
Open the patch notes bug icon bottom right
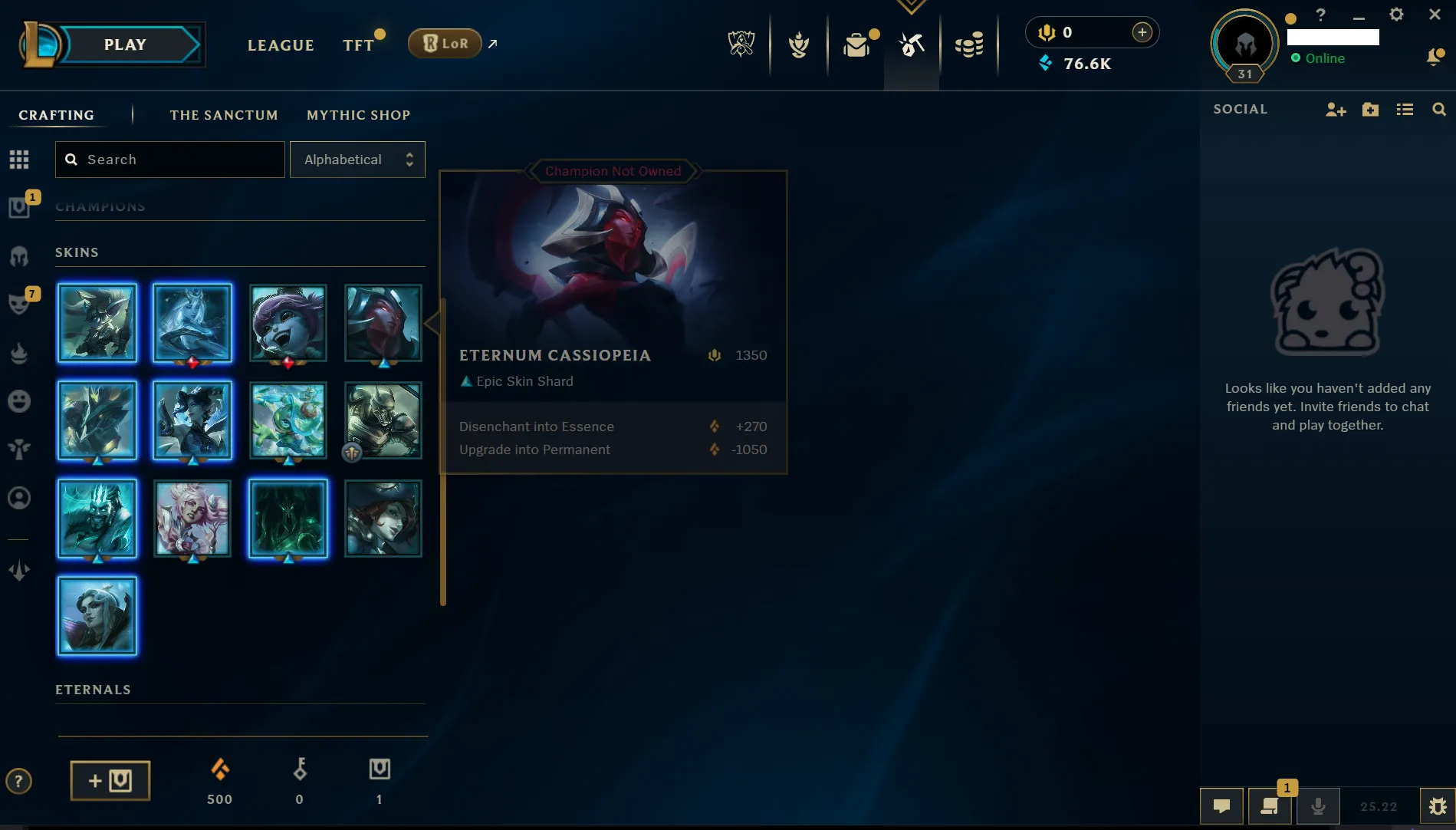point(1438,806)
